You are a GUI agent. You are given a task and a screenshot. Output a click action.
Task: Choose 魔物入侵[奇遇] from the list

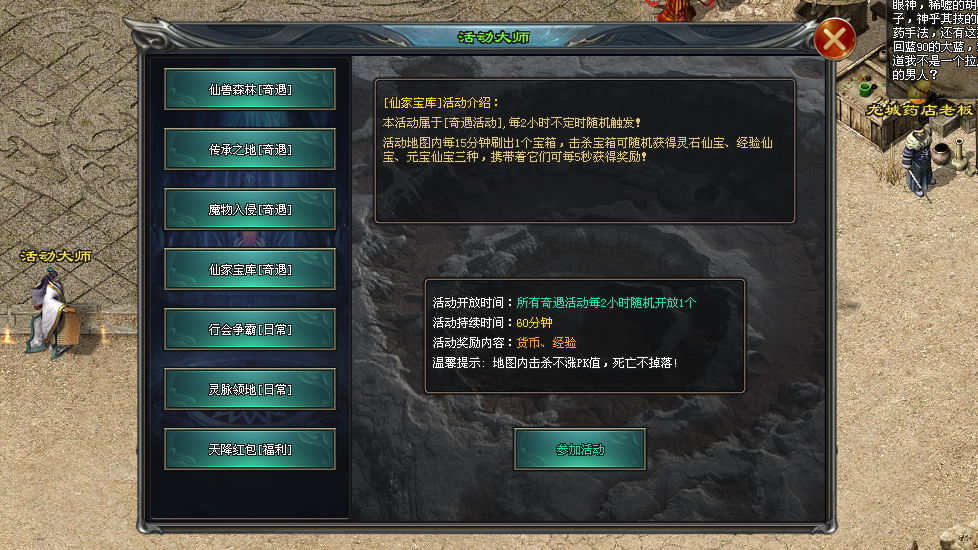[x=250, y=209]
